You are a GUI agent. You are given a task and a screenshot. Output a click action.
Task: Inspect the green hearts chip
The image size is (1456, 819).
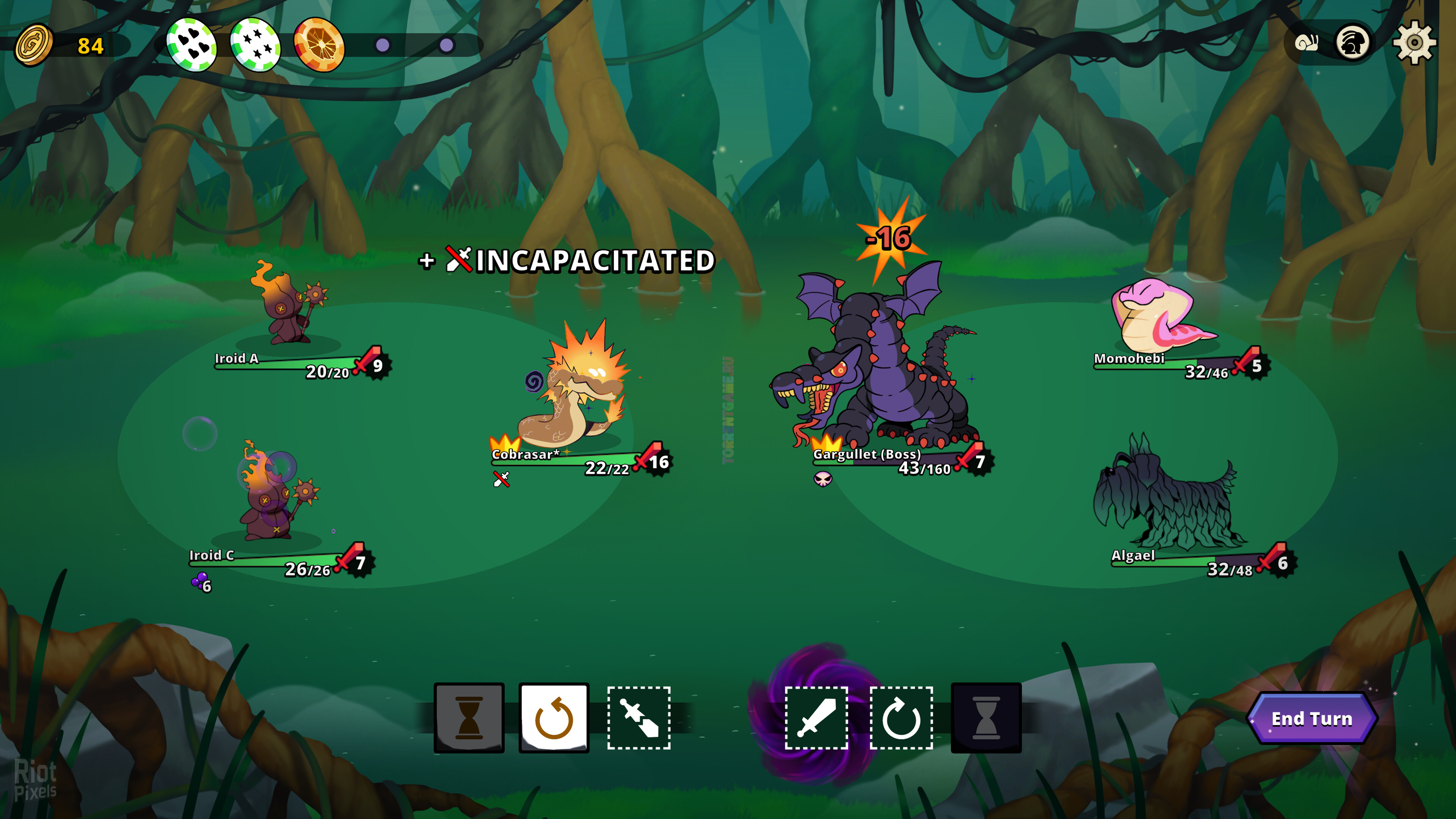[x=191, y=45]
